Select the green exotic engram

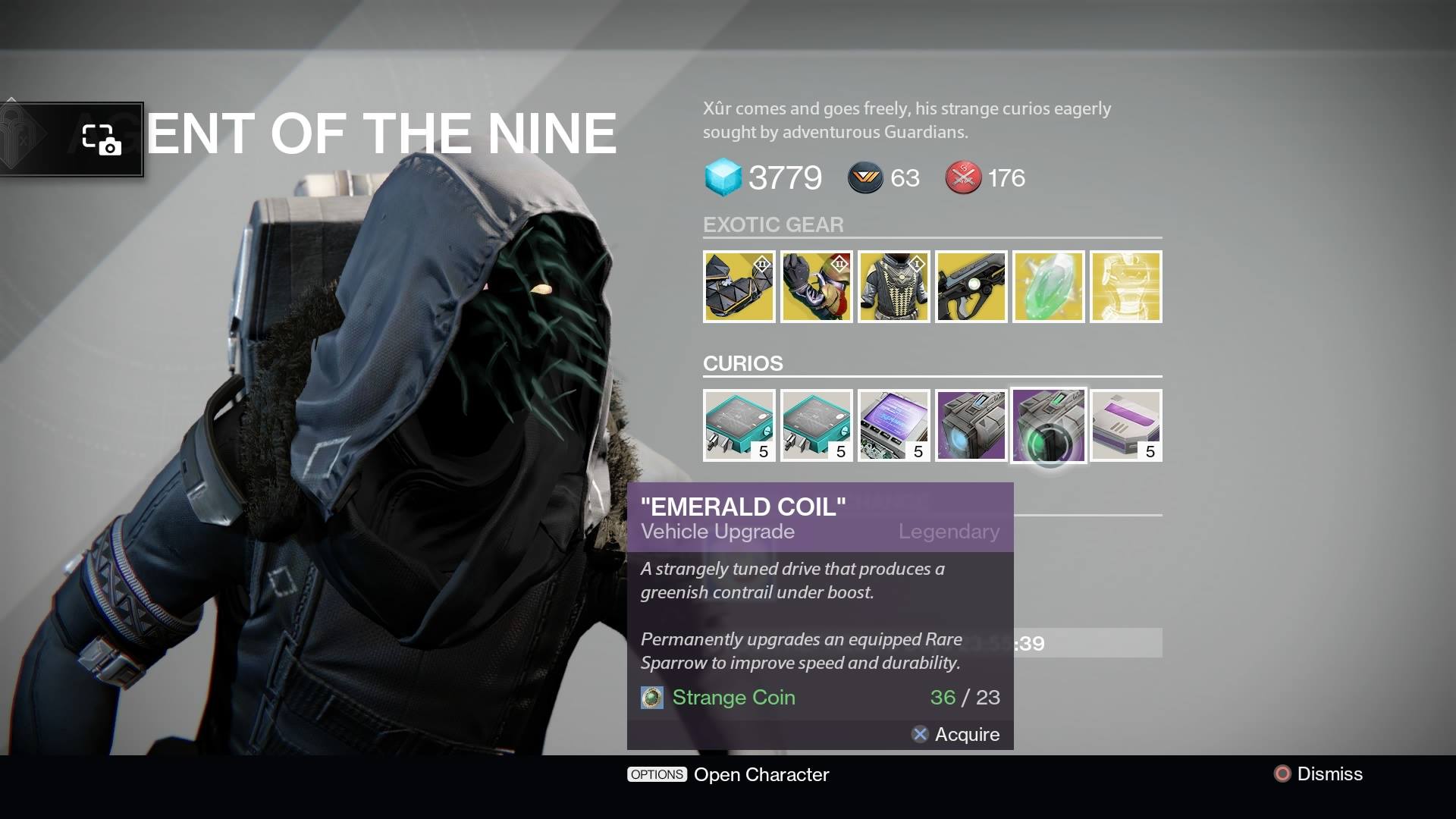(1049, 287)
